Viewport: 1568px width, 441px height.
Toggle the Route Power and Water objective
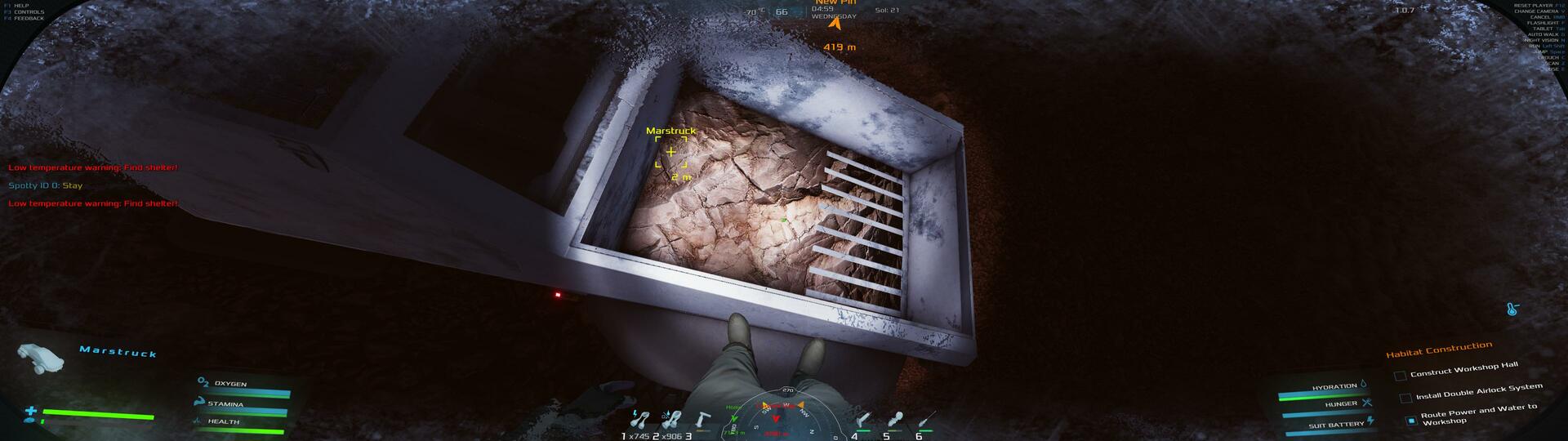coord(1411,421)
